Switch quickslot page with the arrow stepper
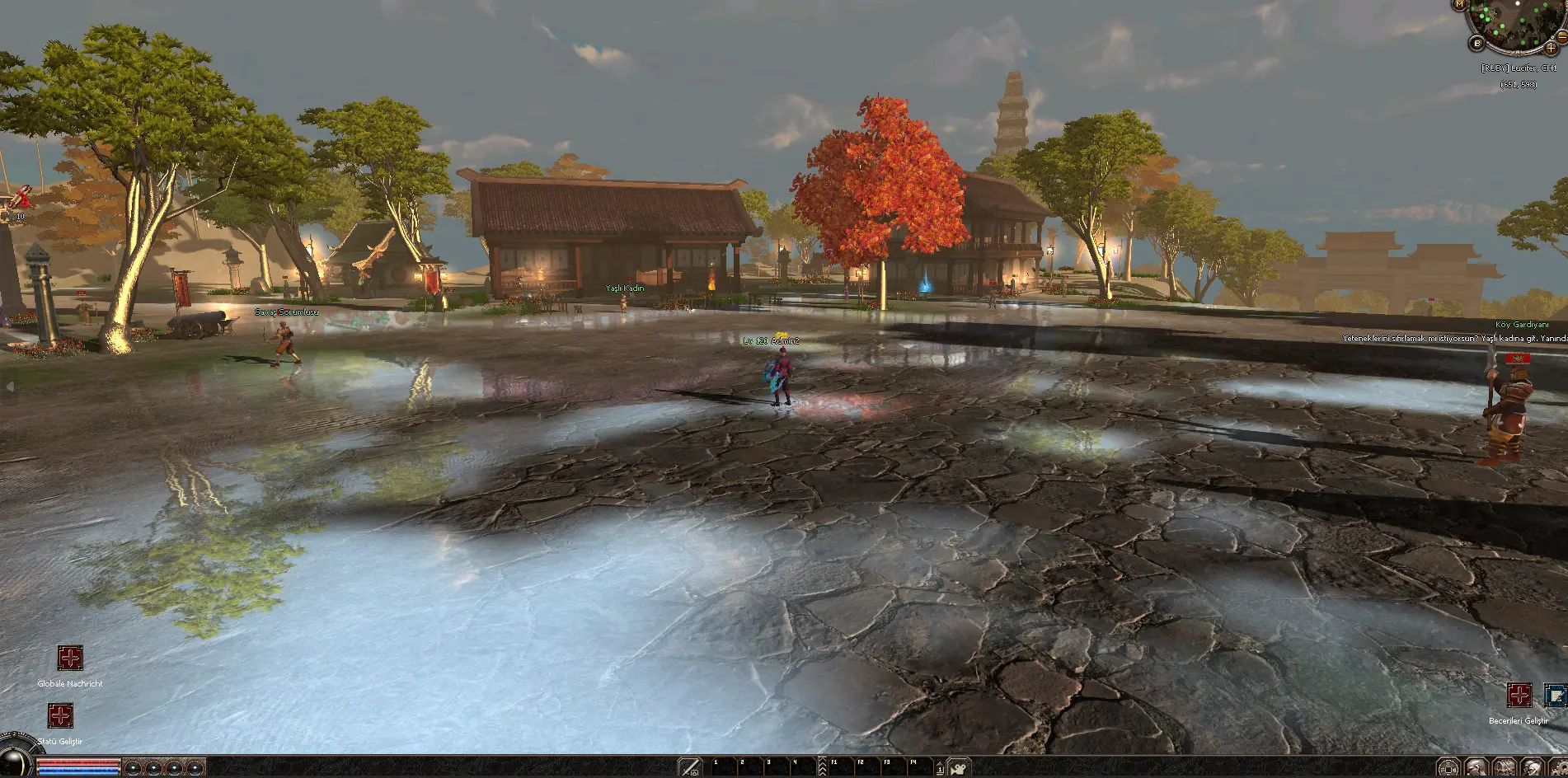 (x=941, y=768)
